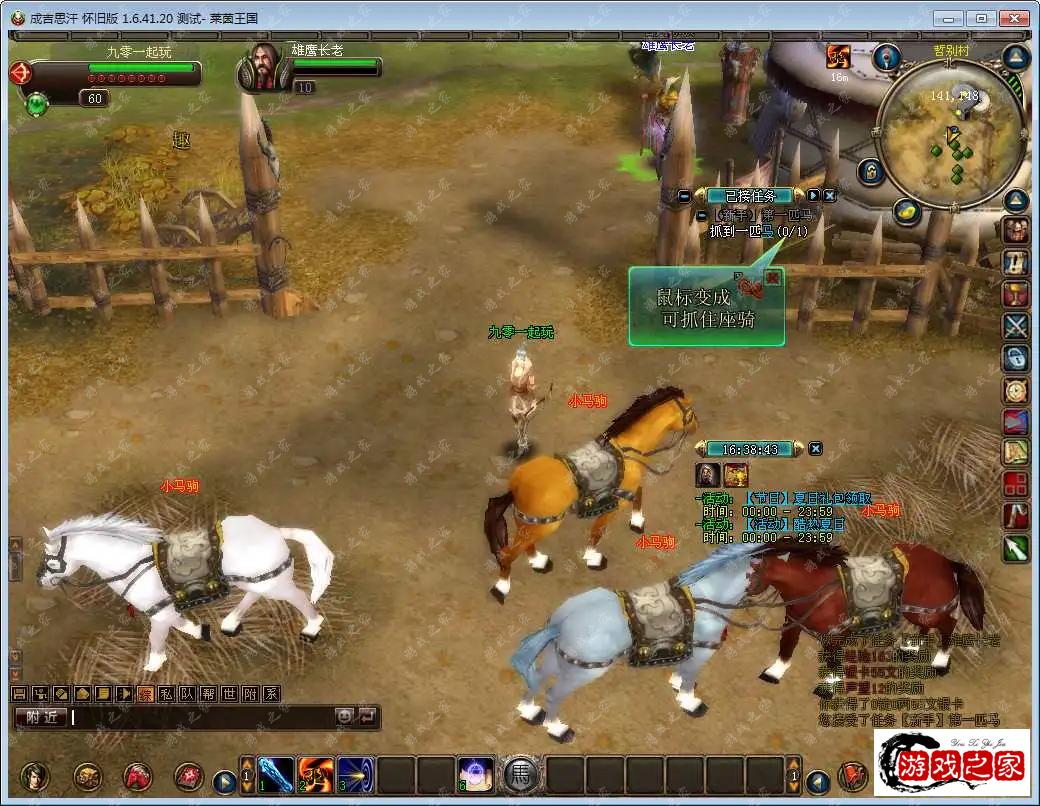Trigger the blue target shot skill
This screenshot has height=806, width=1040.
coord(356,775)
